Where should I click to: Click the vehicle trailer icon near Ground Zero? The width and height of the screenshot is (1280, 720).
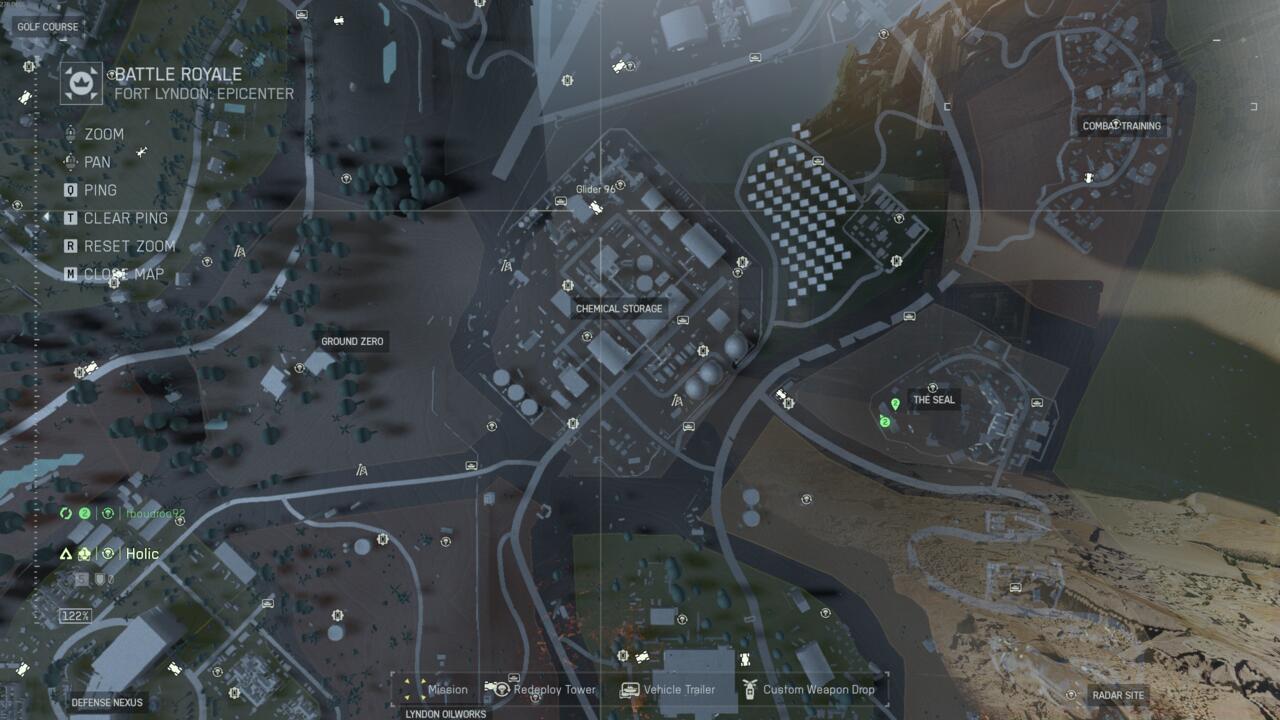tap(471, 465)
